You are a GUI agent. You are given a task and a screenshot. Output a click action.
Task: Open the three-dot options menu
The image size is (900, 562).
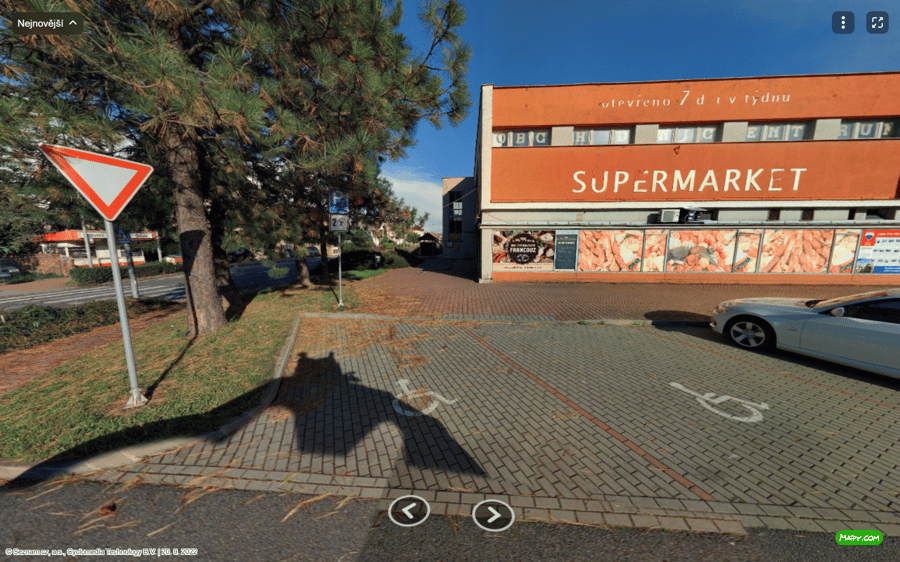843,23
